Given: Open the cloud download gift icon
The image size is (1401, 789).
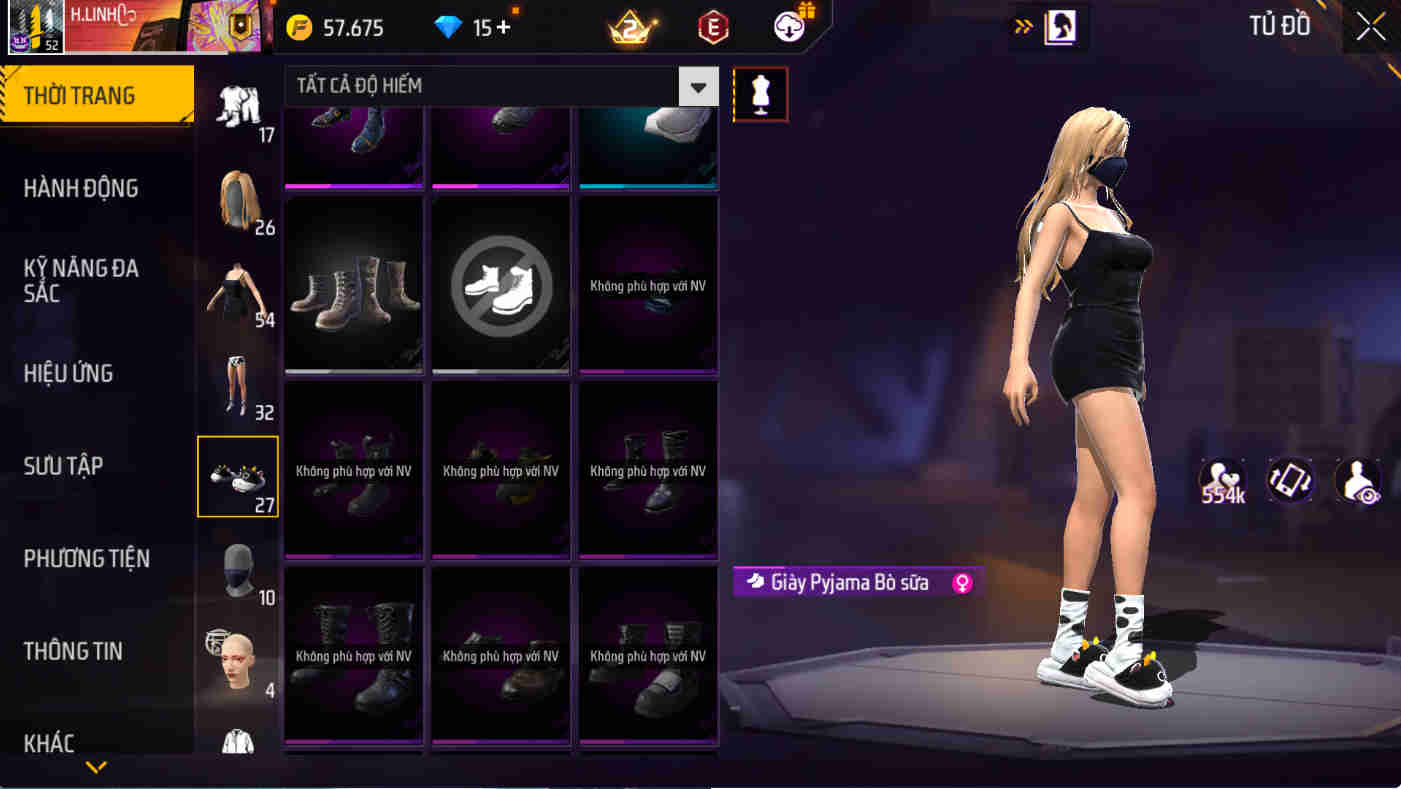Looking at the screenshot, I should 787,27.
